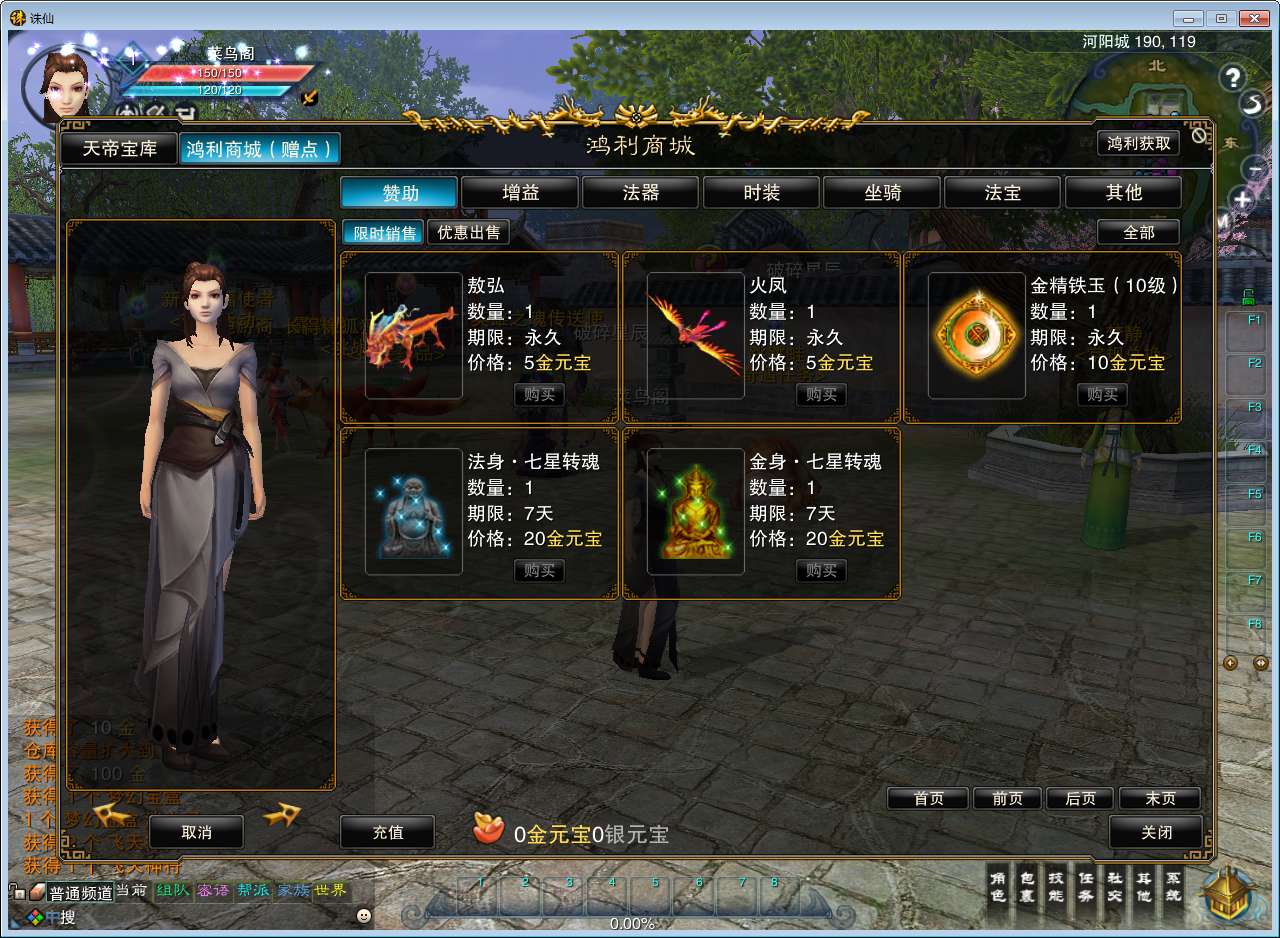Viewport: 1280px width, 938px height.
Task: Select the 增益 shop category
Action: (520, 192)
